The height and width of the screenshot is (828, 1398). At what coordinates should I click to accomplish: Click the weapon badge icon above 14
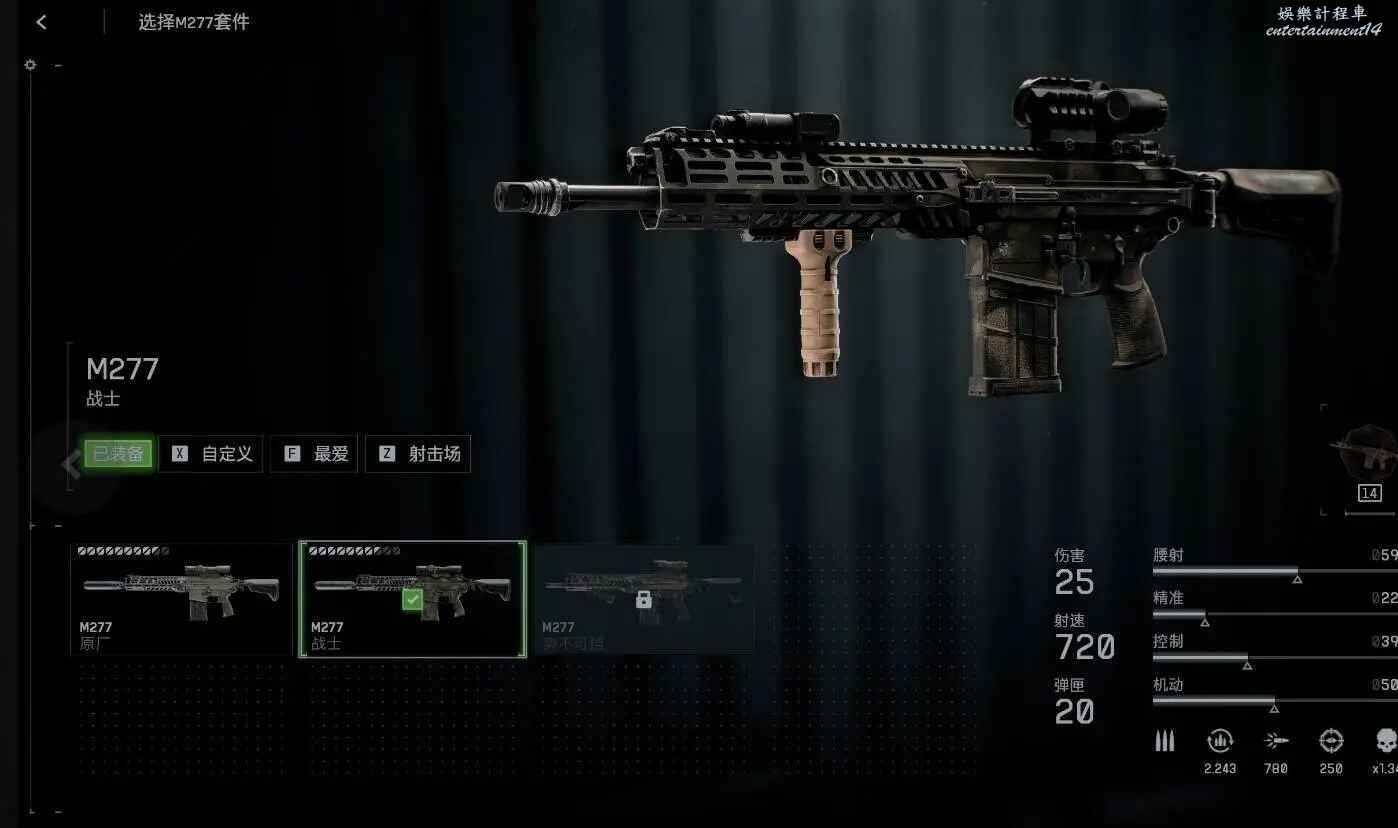[x=1366, y=451]
